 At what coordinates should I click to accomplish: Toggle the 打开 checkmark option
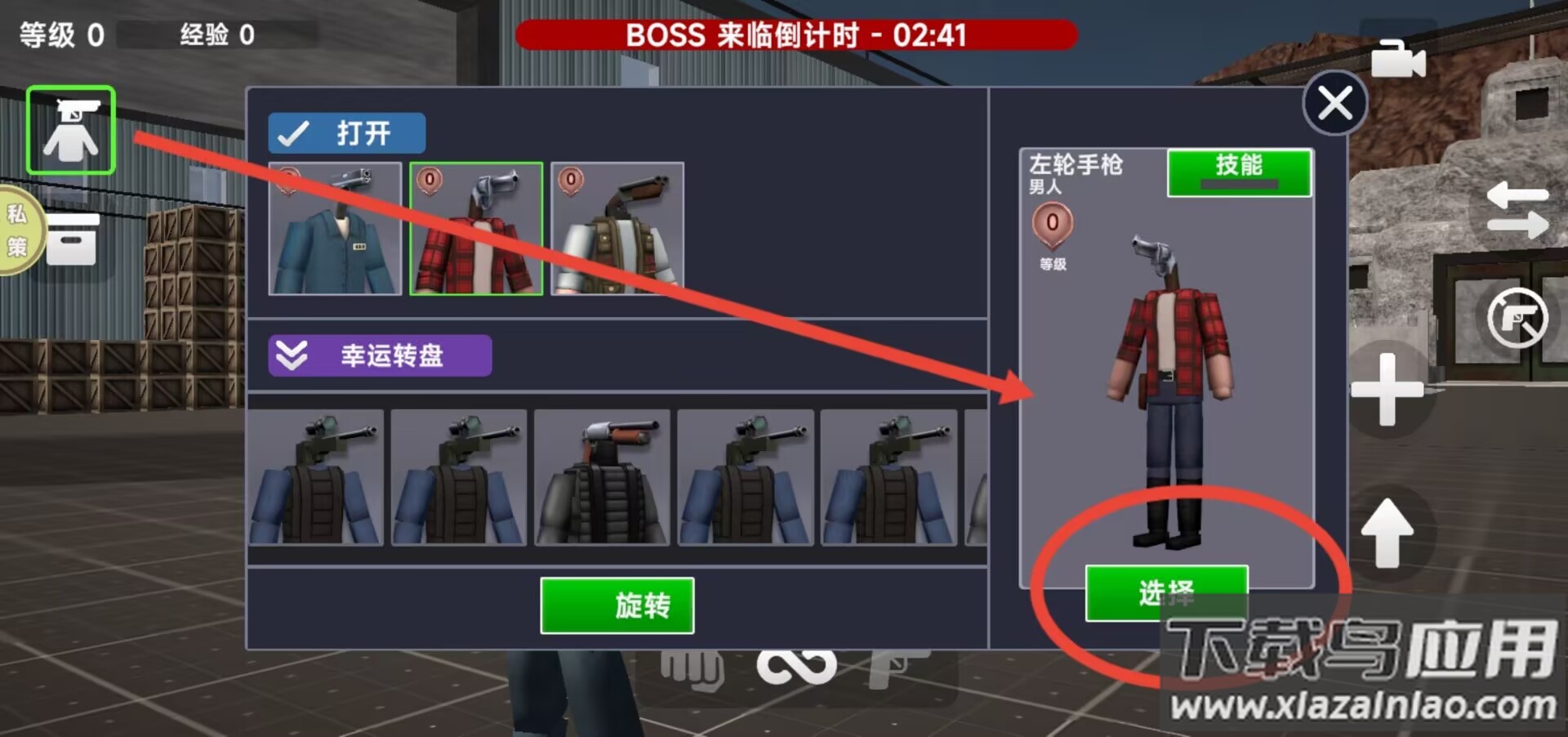click(346, 132)
